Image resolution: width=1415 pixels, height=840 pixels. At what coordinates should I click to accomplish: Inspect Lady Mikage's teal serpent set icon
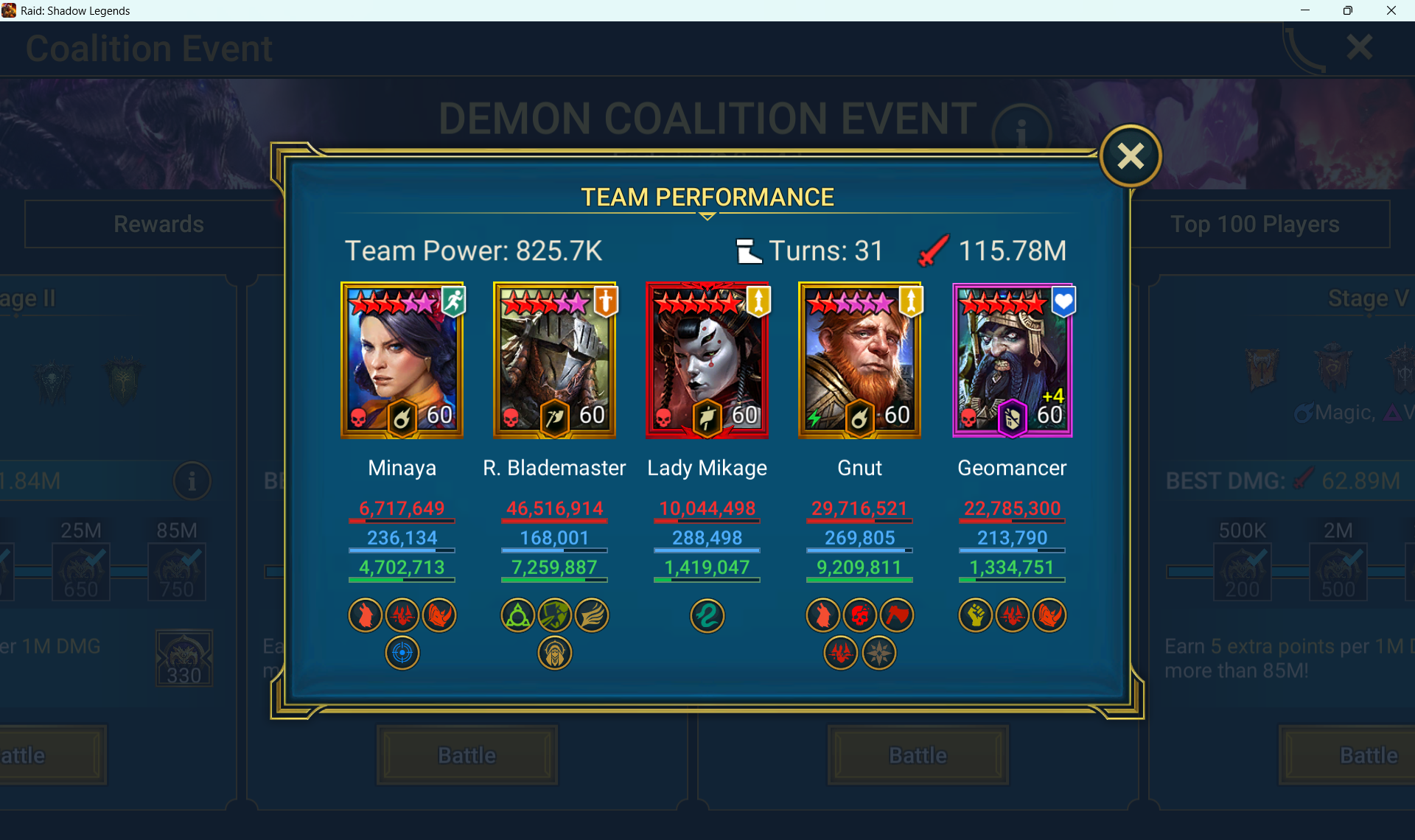tap(707, 616)
